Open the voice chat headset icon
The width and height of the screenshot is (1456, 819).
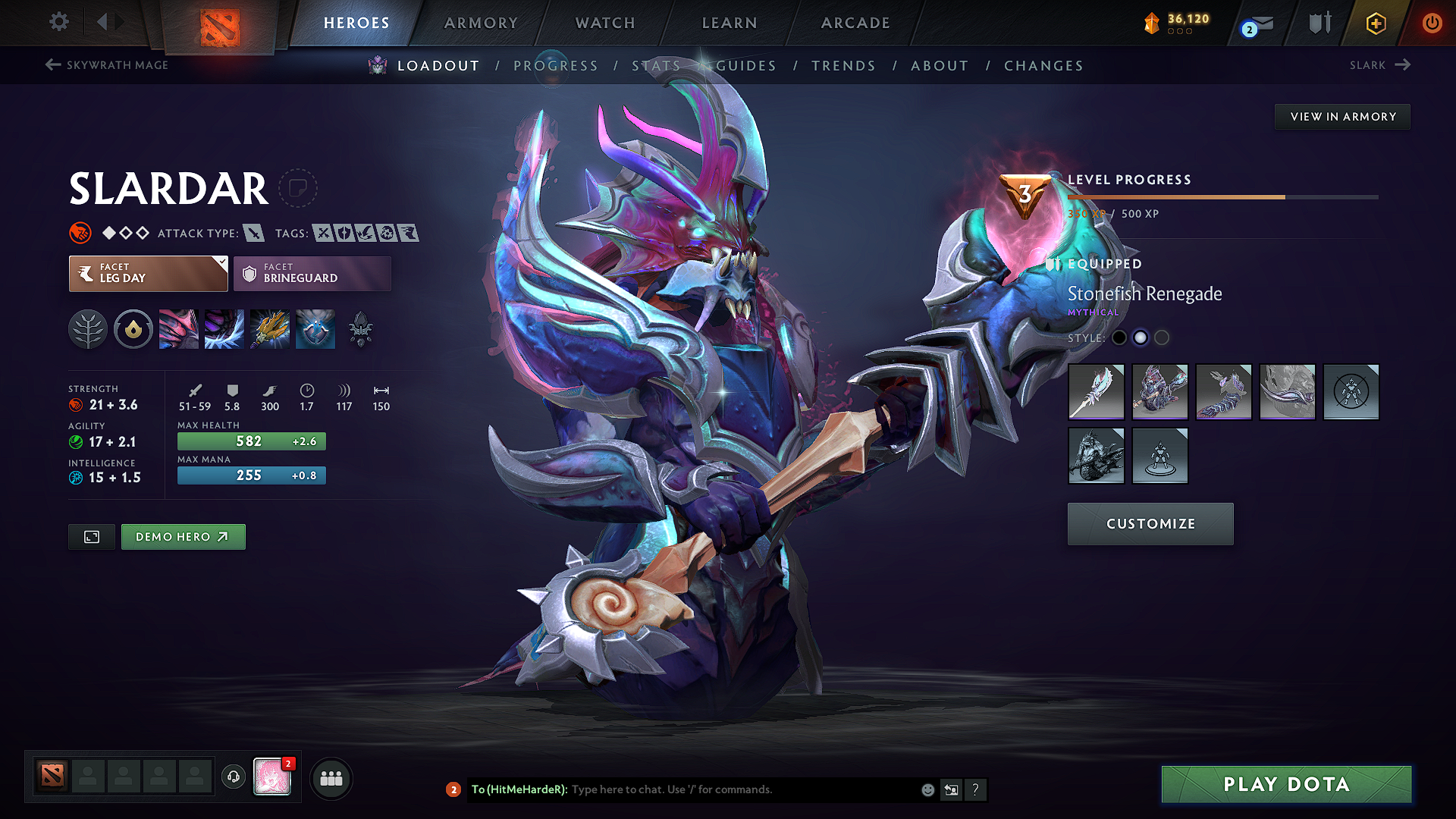(x=233, y=778)
